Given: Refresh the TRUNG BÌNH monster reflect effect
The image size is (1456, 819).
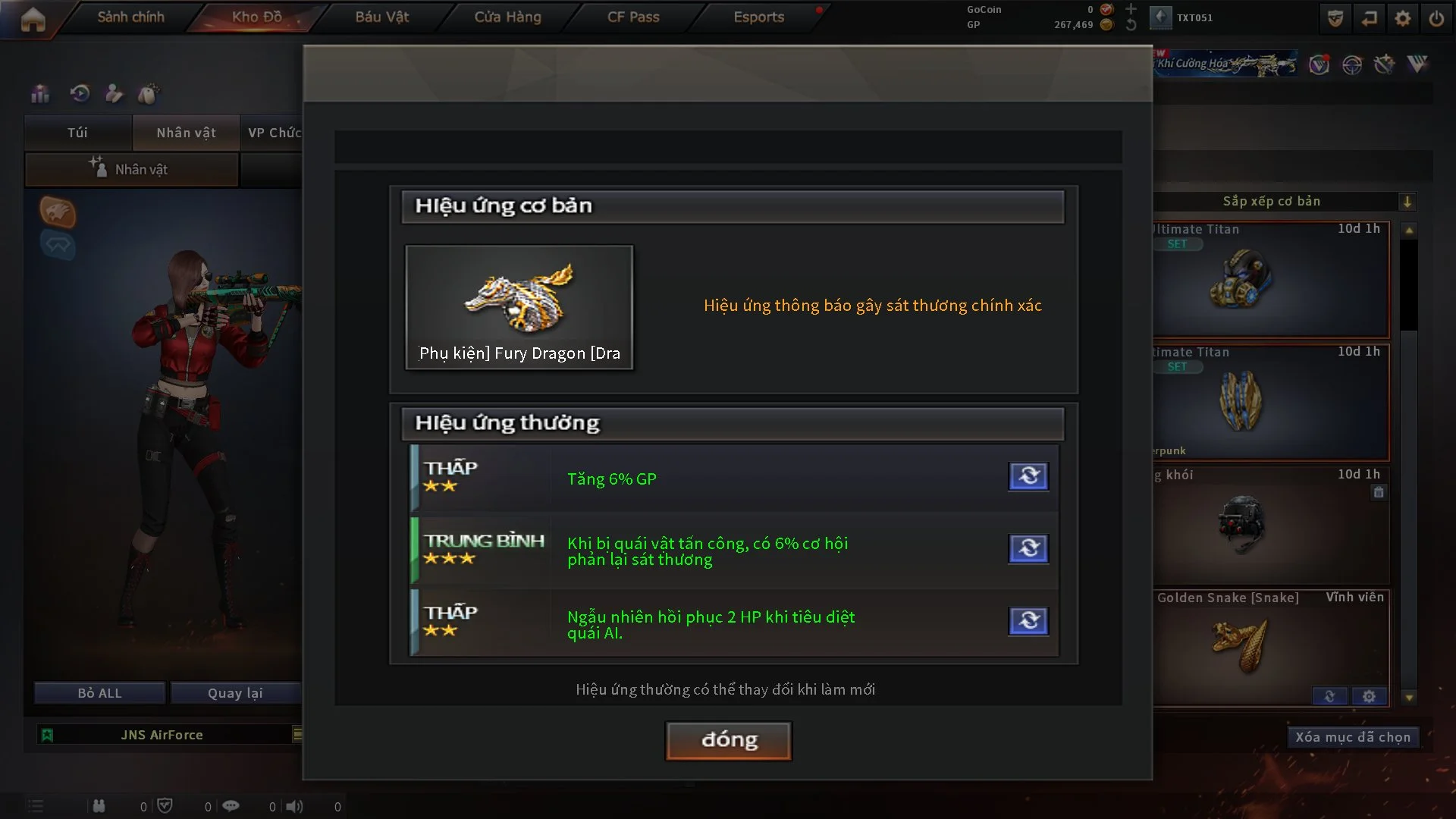Looking at the screenshot, I should click(x=1028, y=548).
